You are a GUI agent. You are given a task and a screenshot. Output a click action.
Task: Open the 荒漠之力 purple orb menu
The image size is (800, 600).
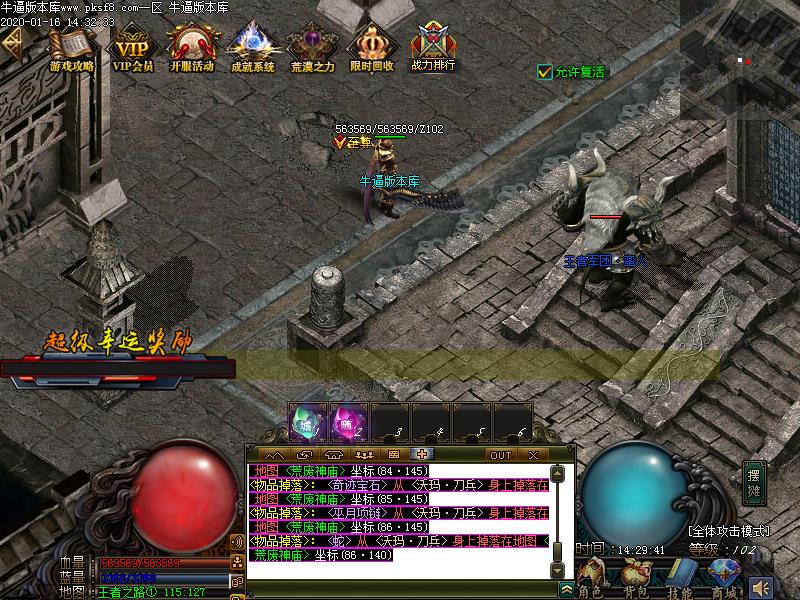tap(312, 48)
